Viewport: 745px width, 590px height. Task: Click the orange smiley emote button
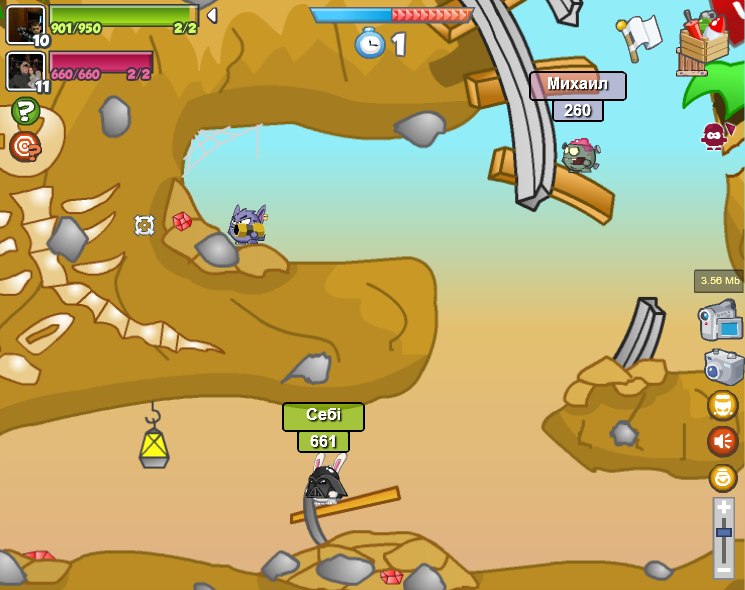[723, 477]
